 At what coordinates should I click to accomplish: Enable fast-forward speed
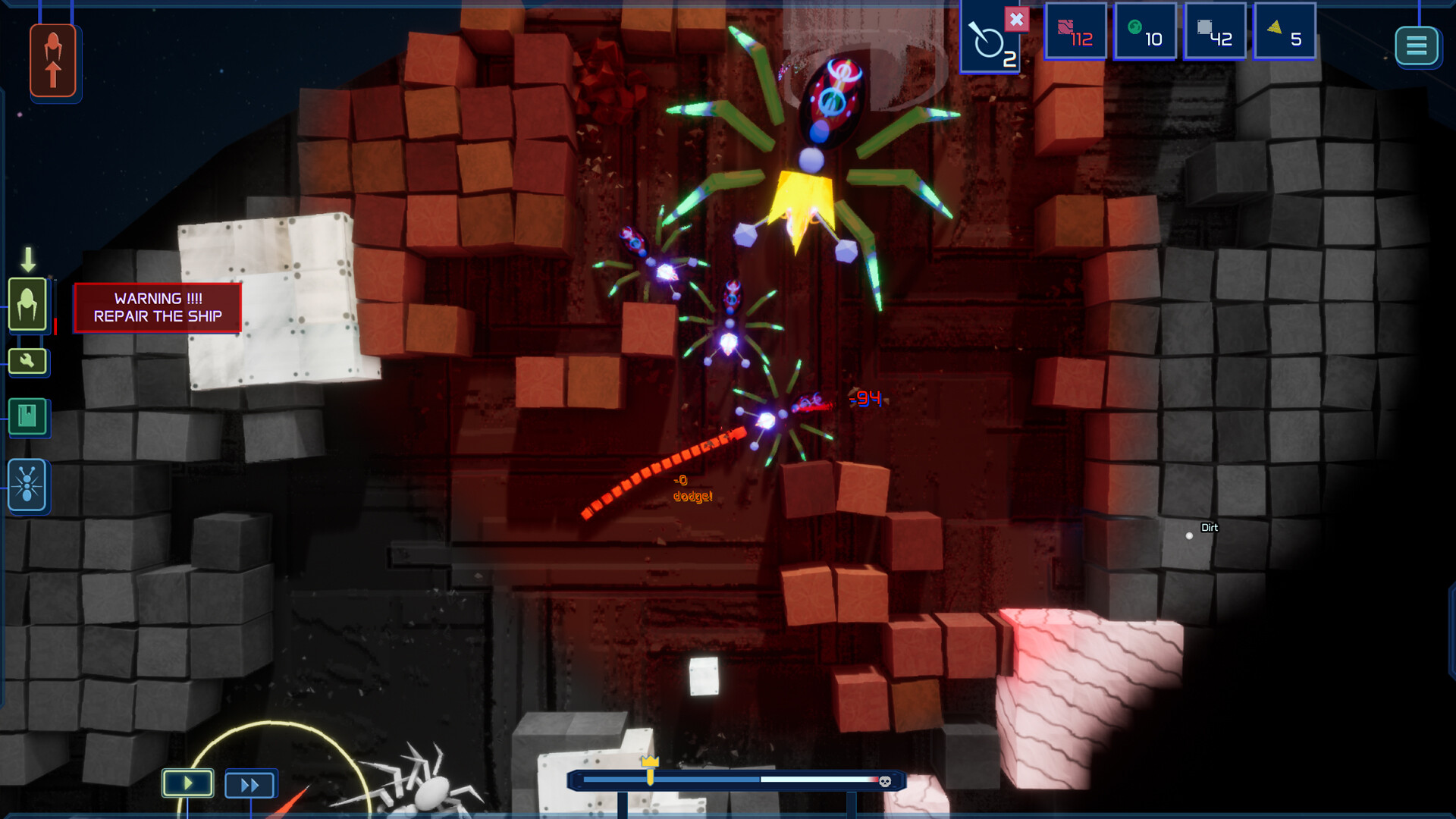point(250,783)
